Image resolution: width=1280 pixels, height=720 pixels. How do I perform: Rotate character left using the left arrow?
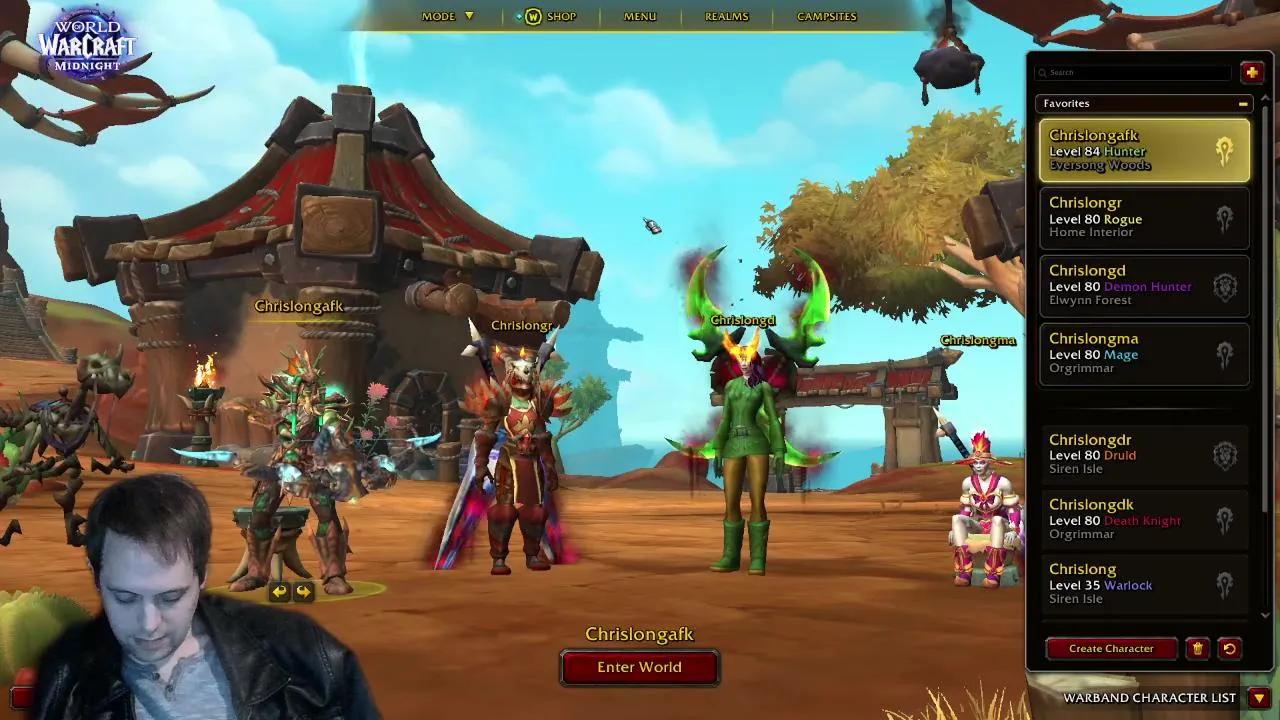pos(280,592)
